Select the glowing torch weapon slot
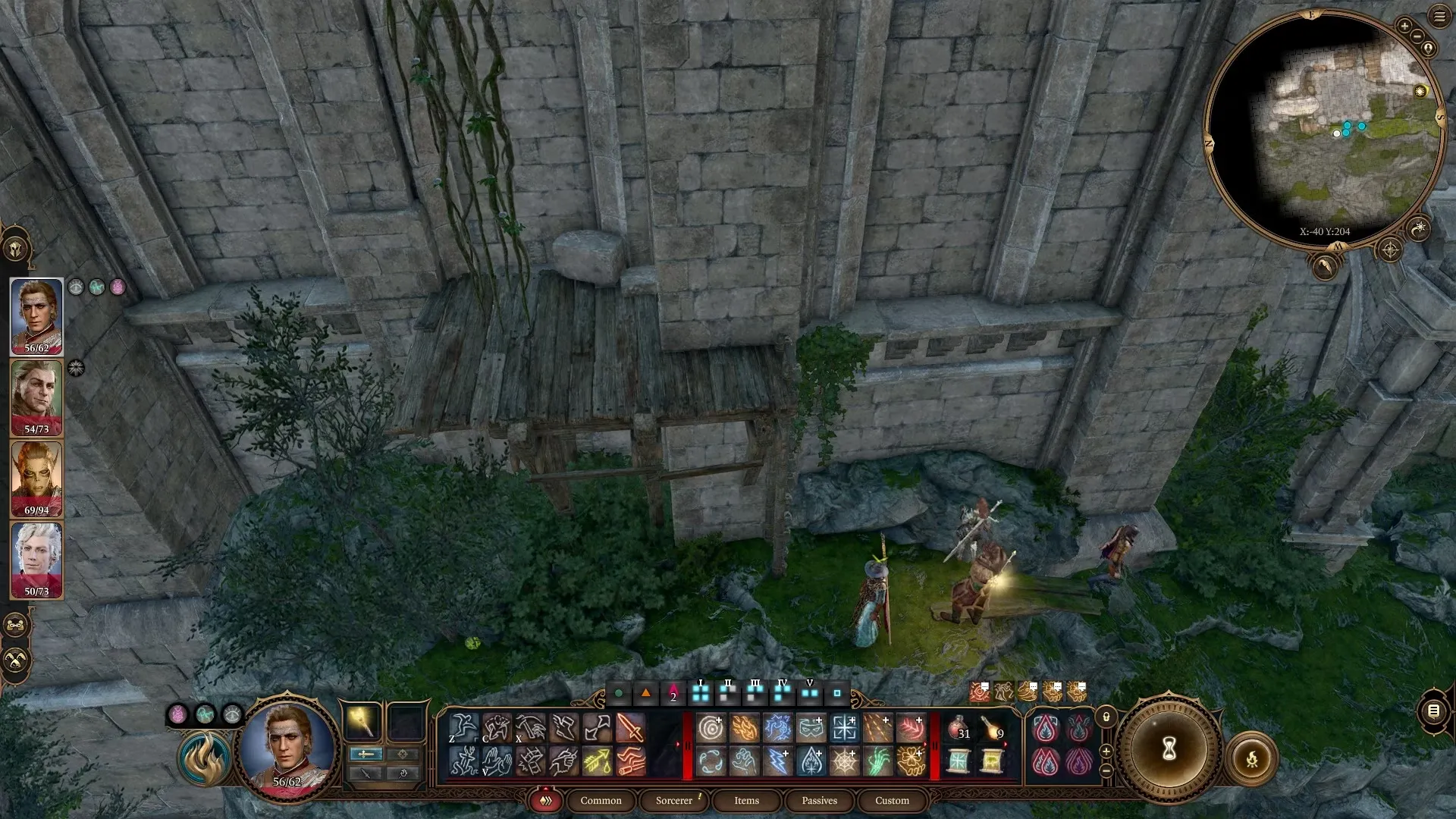Image resolution: width=1456 pixels, height=819 pixels. pos(362,721)
